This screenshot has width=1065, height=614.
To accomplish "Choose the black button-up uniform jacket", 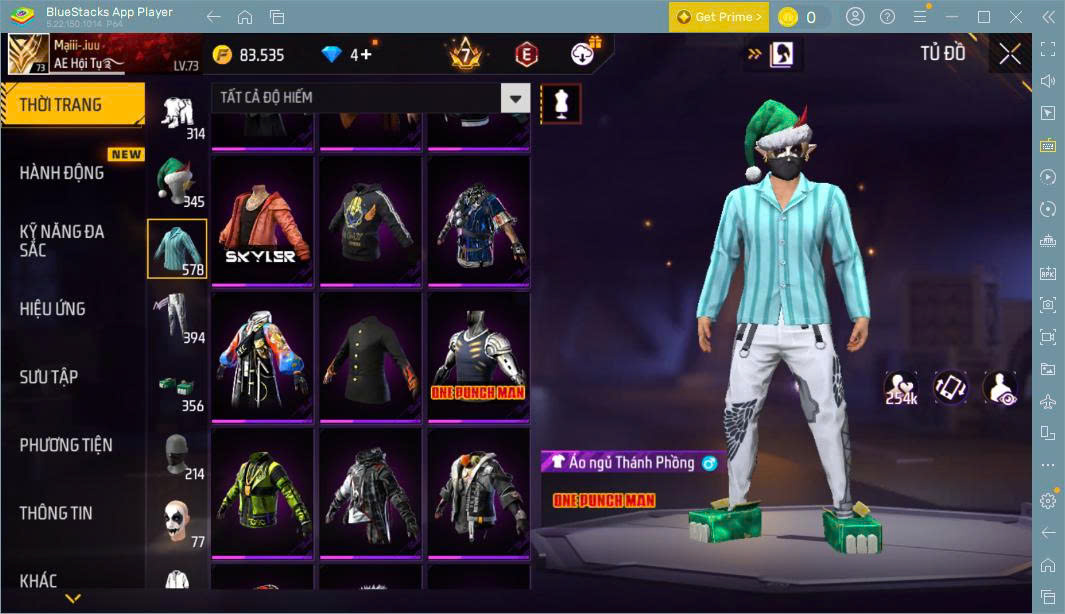I will click(370, 358).
